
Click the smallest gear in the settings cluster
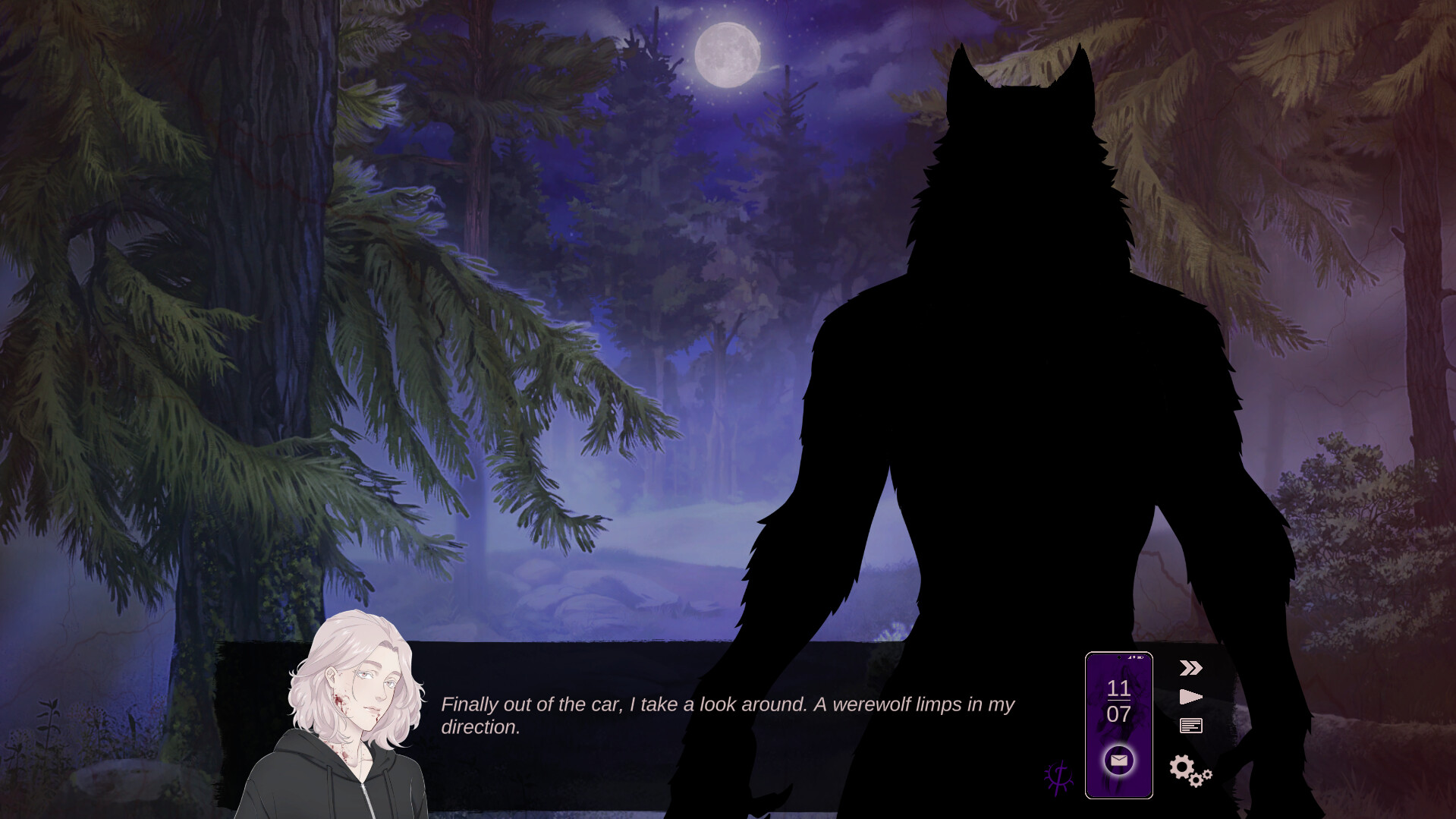coord(1206,775)
